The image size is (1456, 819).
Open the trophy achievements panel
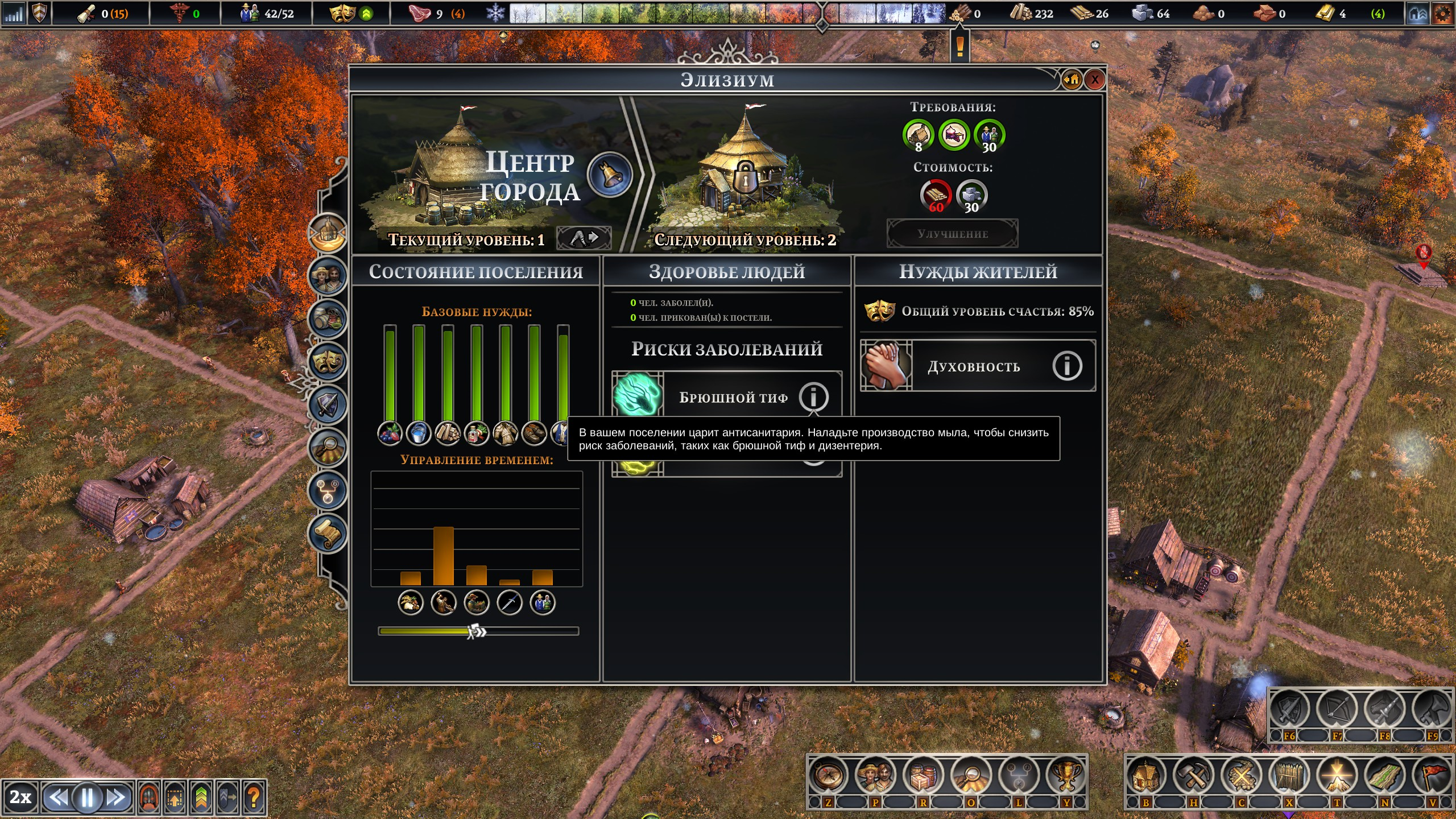1066,775
